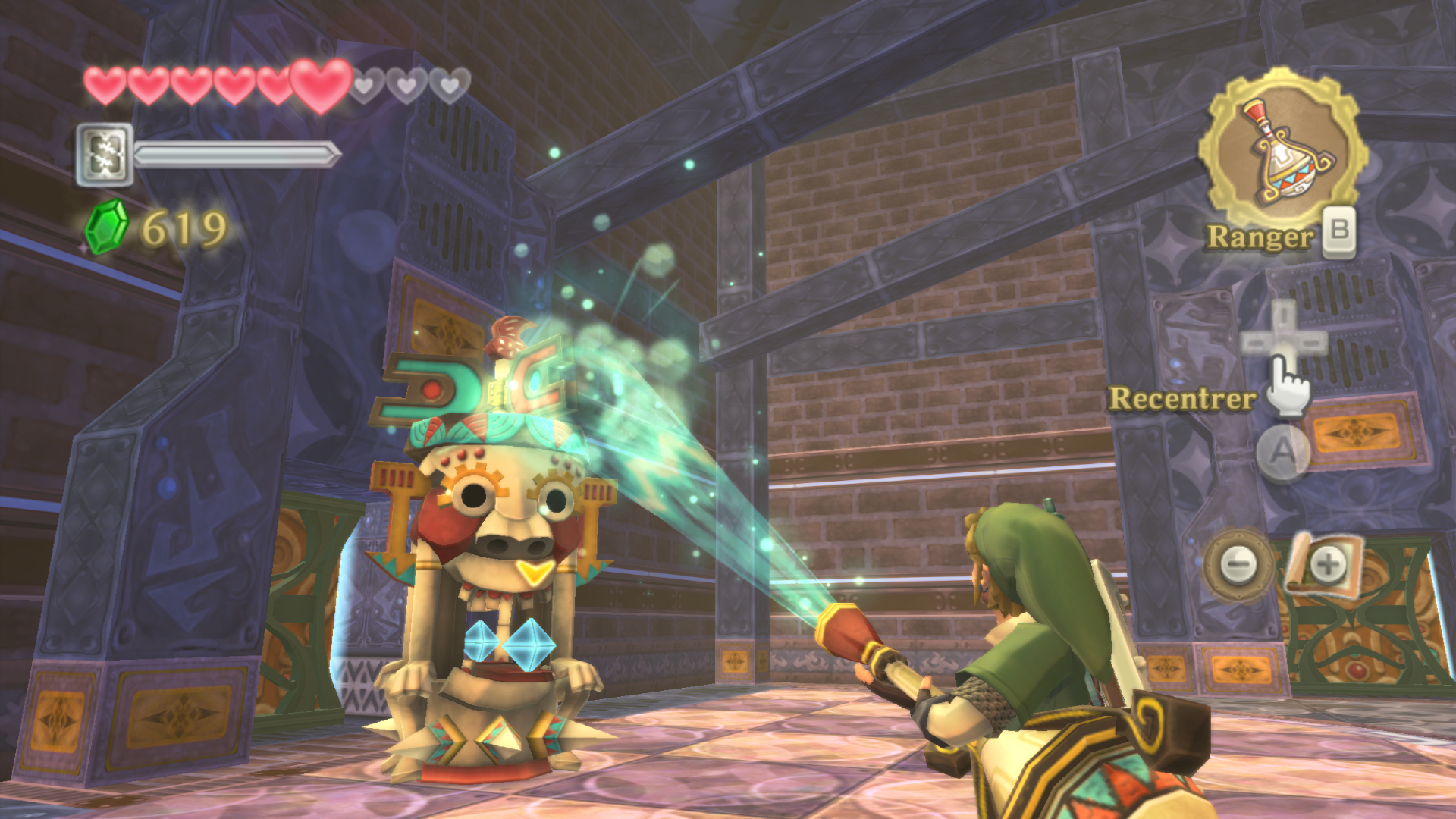1456x819 pixels.
Task: Select the Gust Bellows item icon
Action: (x=1282, y=152)
